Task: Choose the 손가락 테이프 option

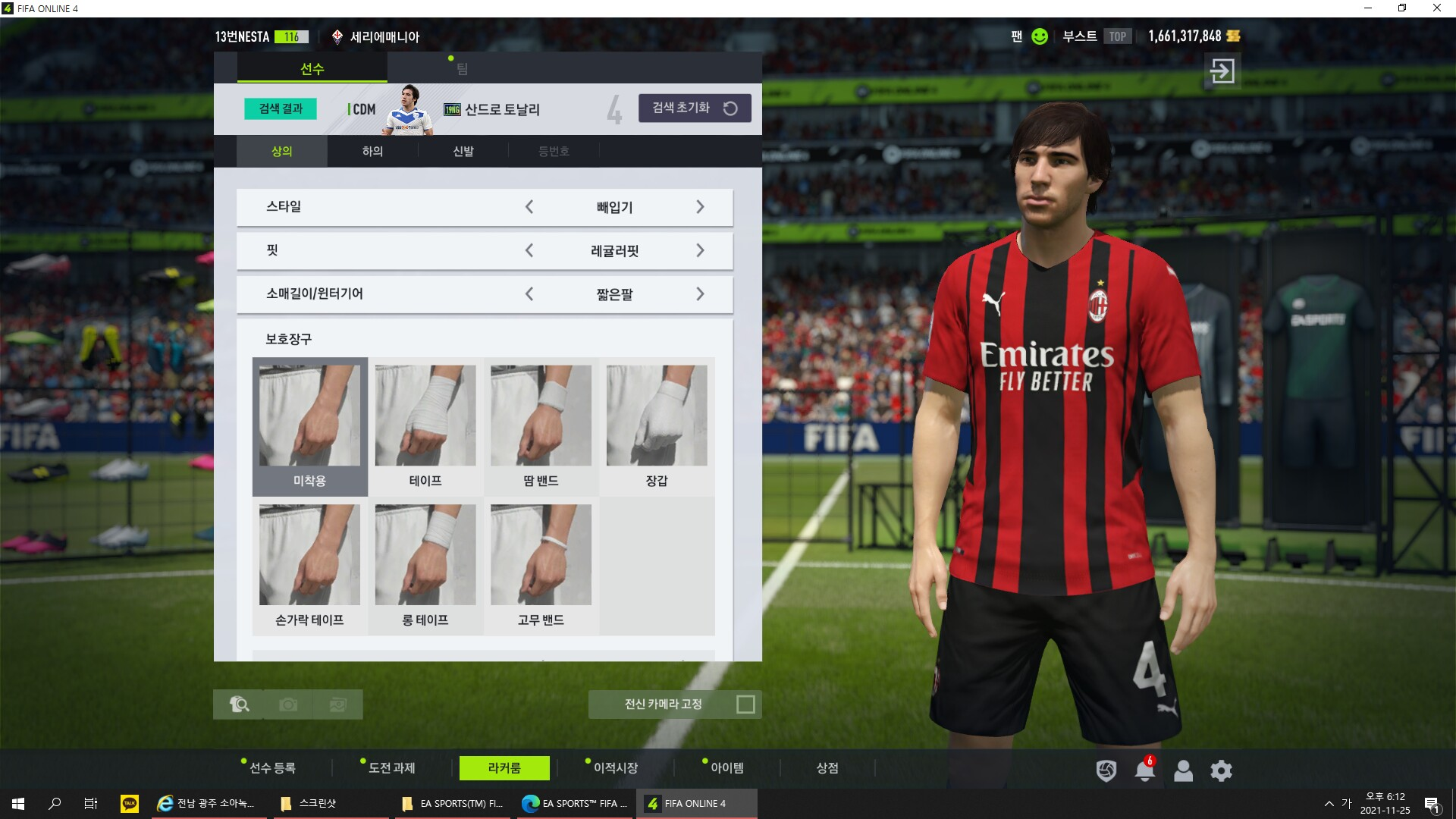Action: (309, 566)
